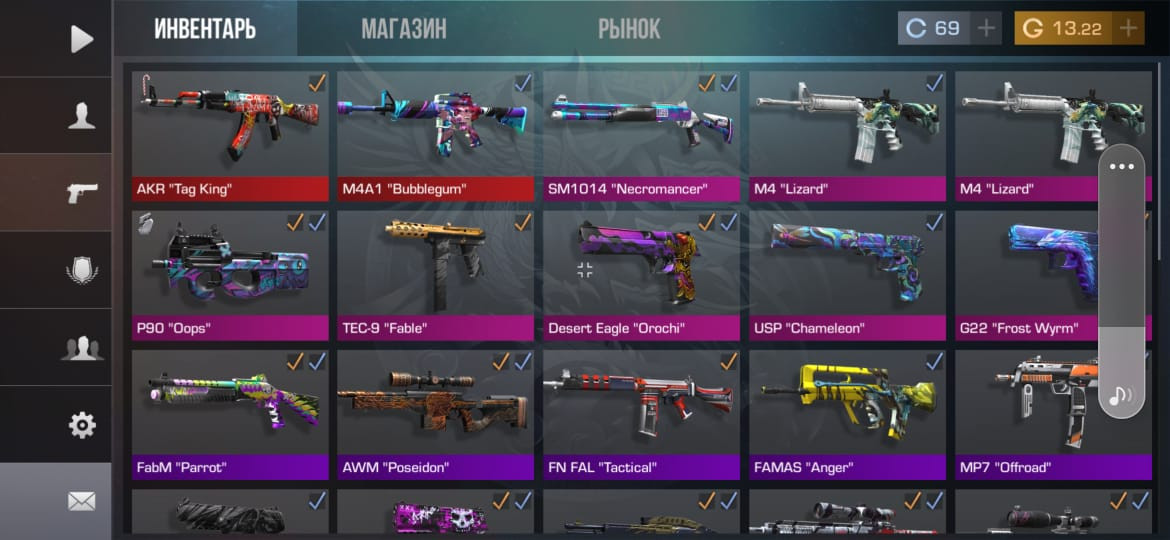Add silver coins with the plus button

(987, 29)
